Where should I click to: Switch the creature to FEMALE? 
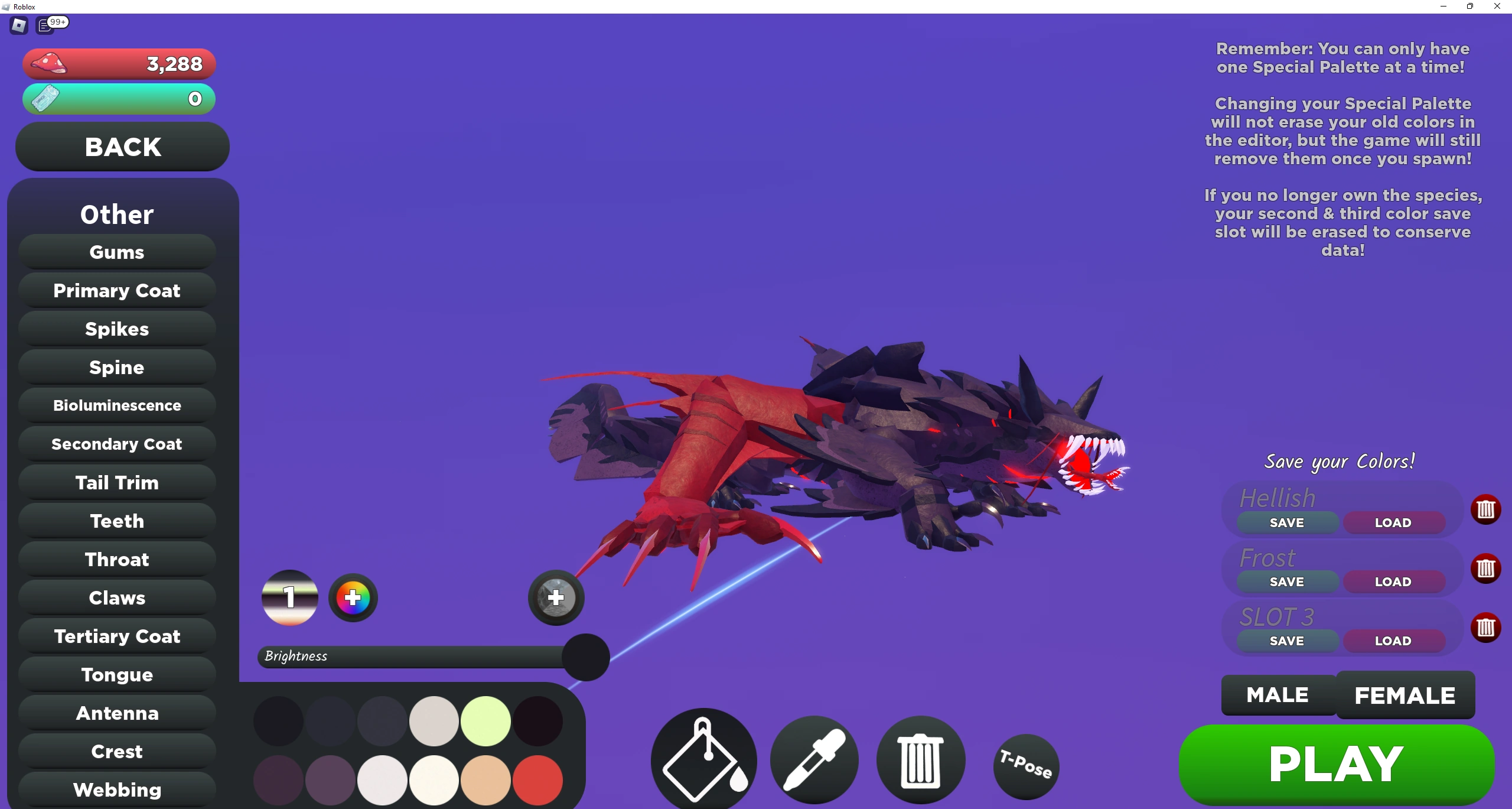point(1405,695)
